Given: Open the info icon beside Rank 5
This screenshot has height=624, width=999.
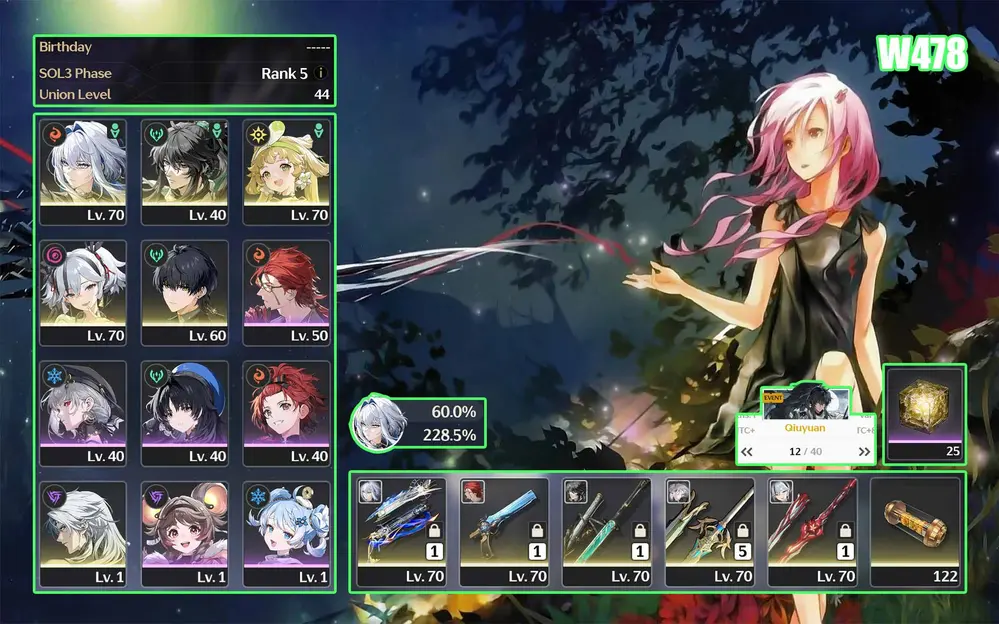Looking at the screenshot, I should click(x=320, y=73).
